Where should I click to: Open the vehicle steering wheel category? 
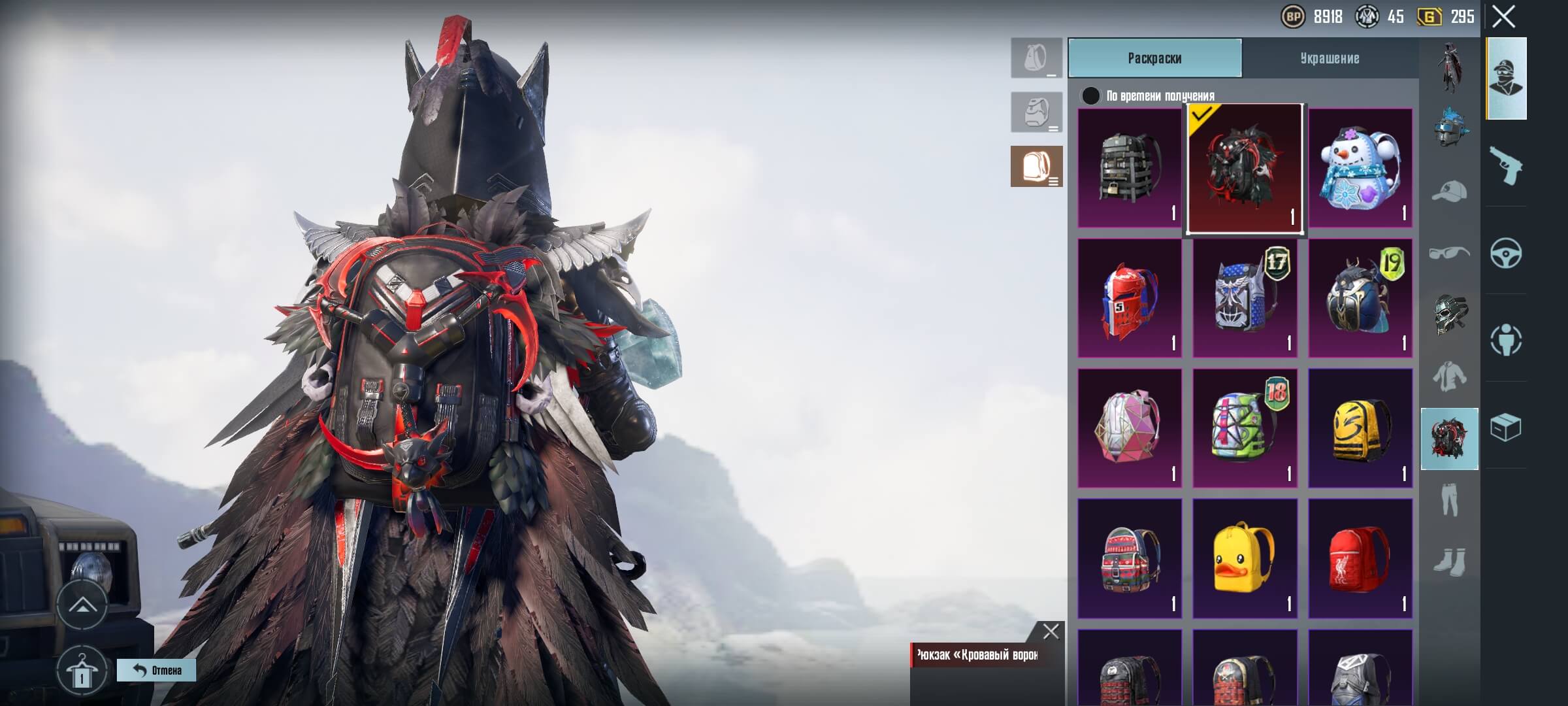[x=1506, y=253]
